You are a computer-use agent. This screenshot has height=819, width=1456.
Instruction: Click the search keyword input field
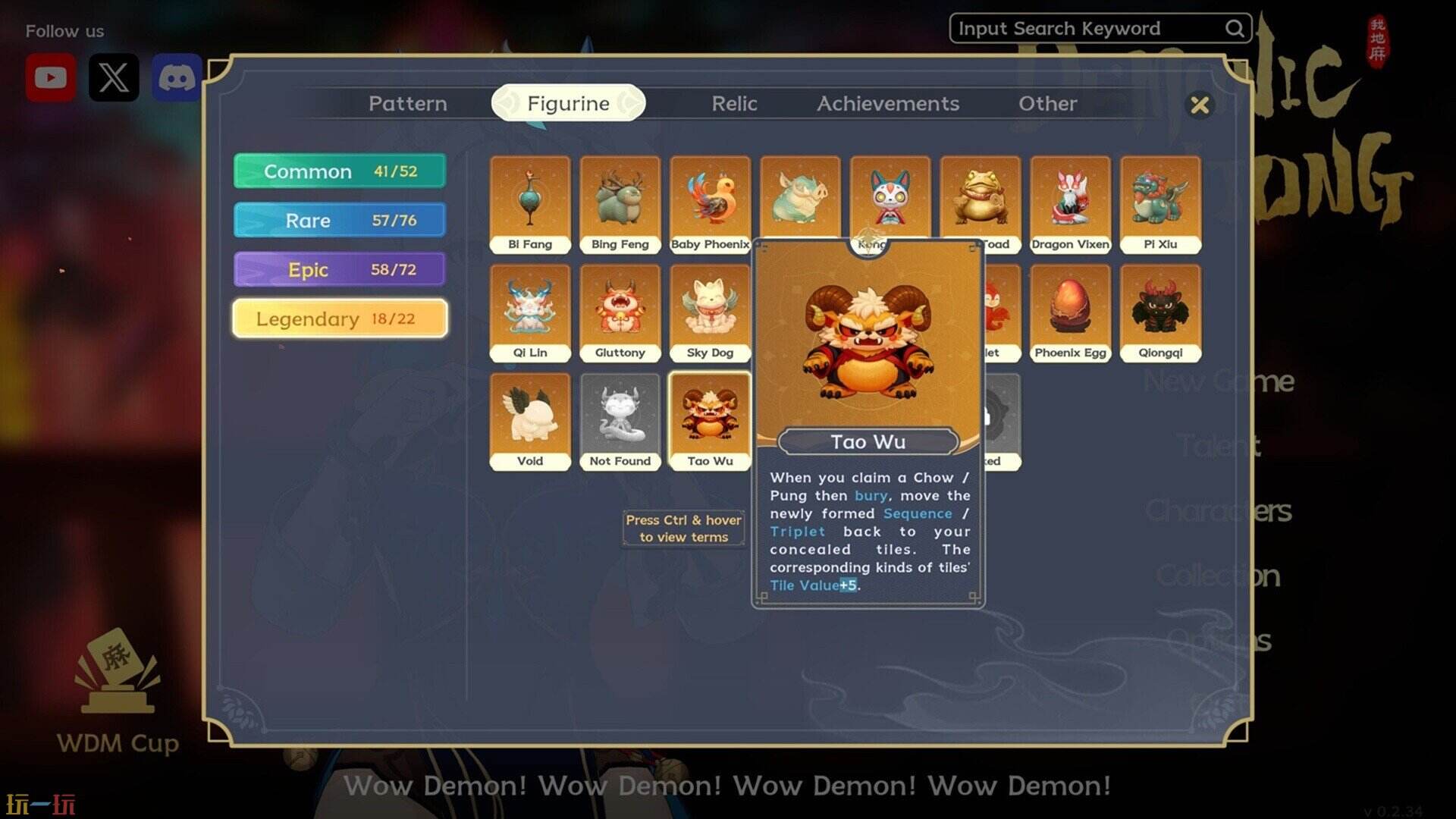coord(1088,29)
